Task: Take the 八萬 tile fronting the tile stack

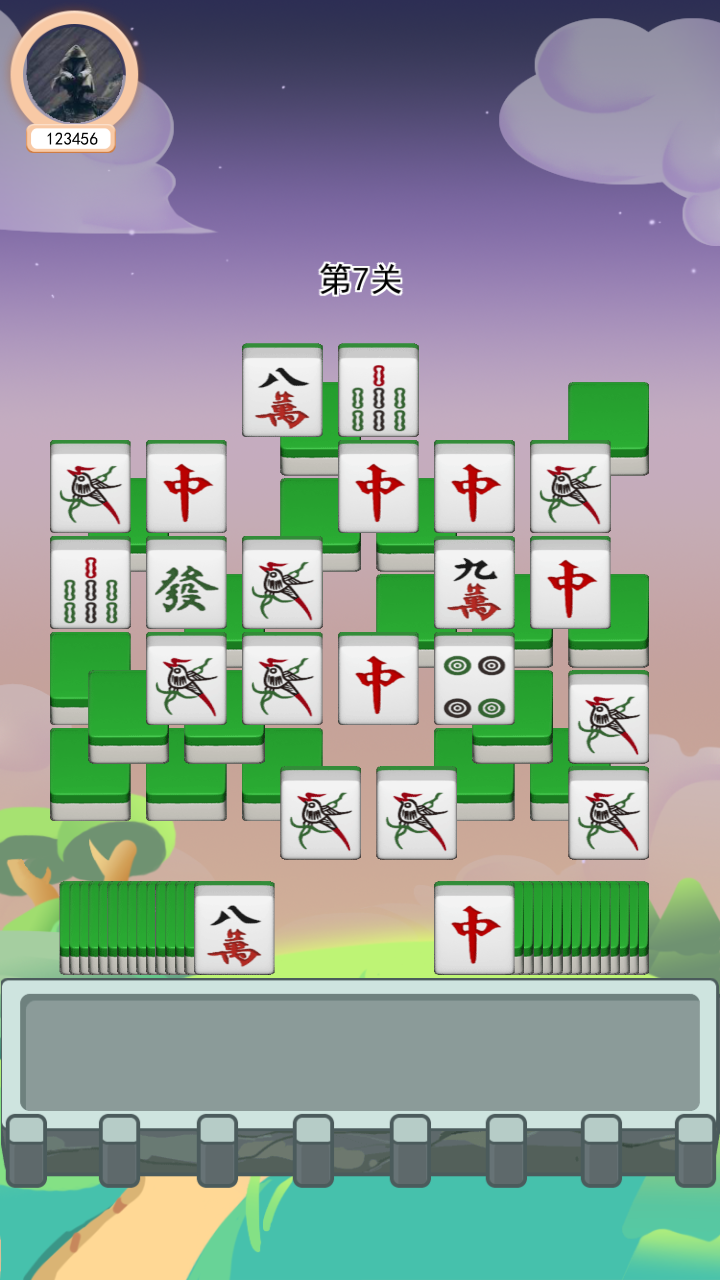Action: 234,930
